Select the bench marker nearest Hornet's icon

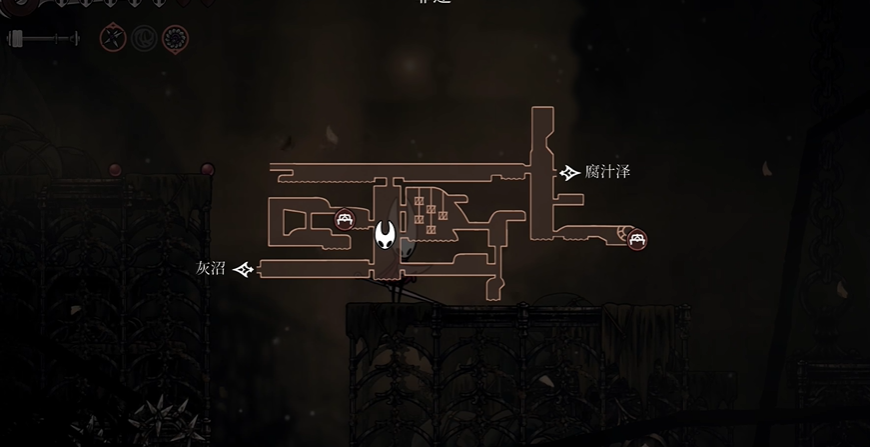tap(344, 220)
